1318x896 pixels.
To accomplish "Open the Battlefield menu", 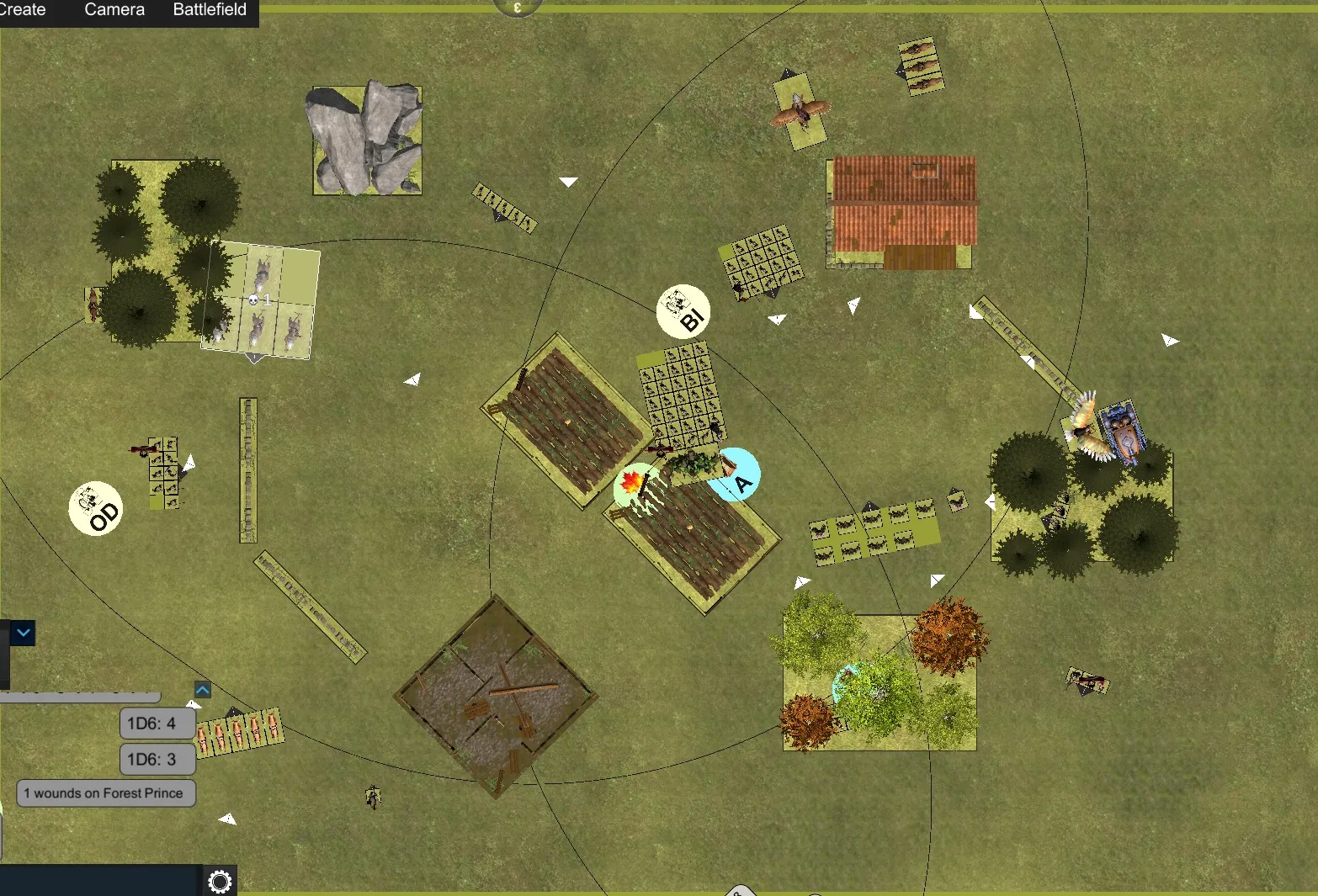I will [210, 10].
